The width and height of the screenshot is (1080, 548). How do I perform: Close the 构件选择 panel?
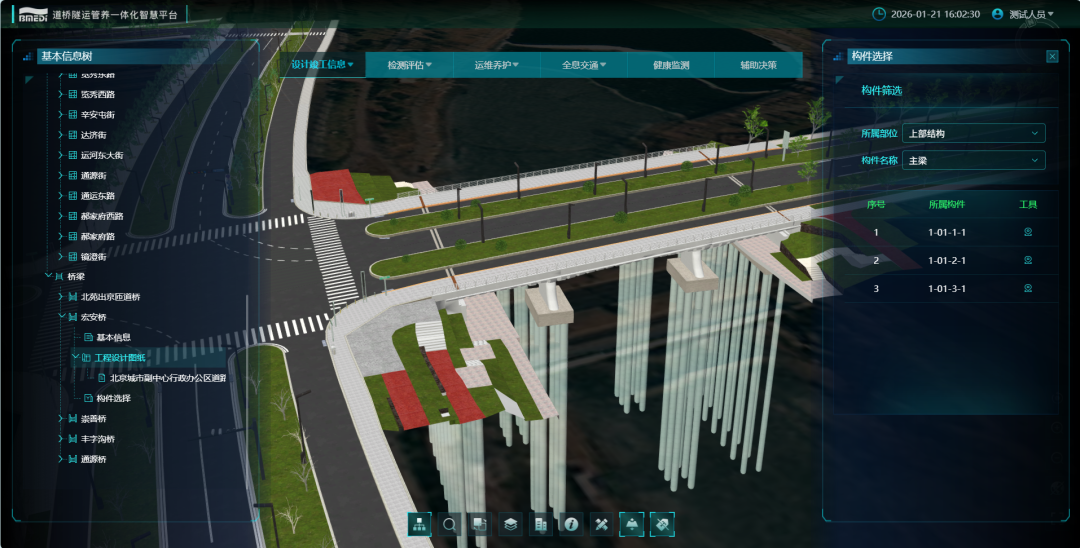tap(1052, 57)
